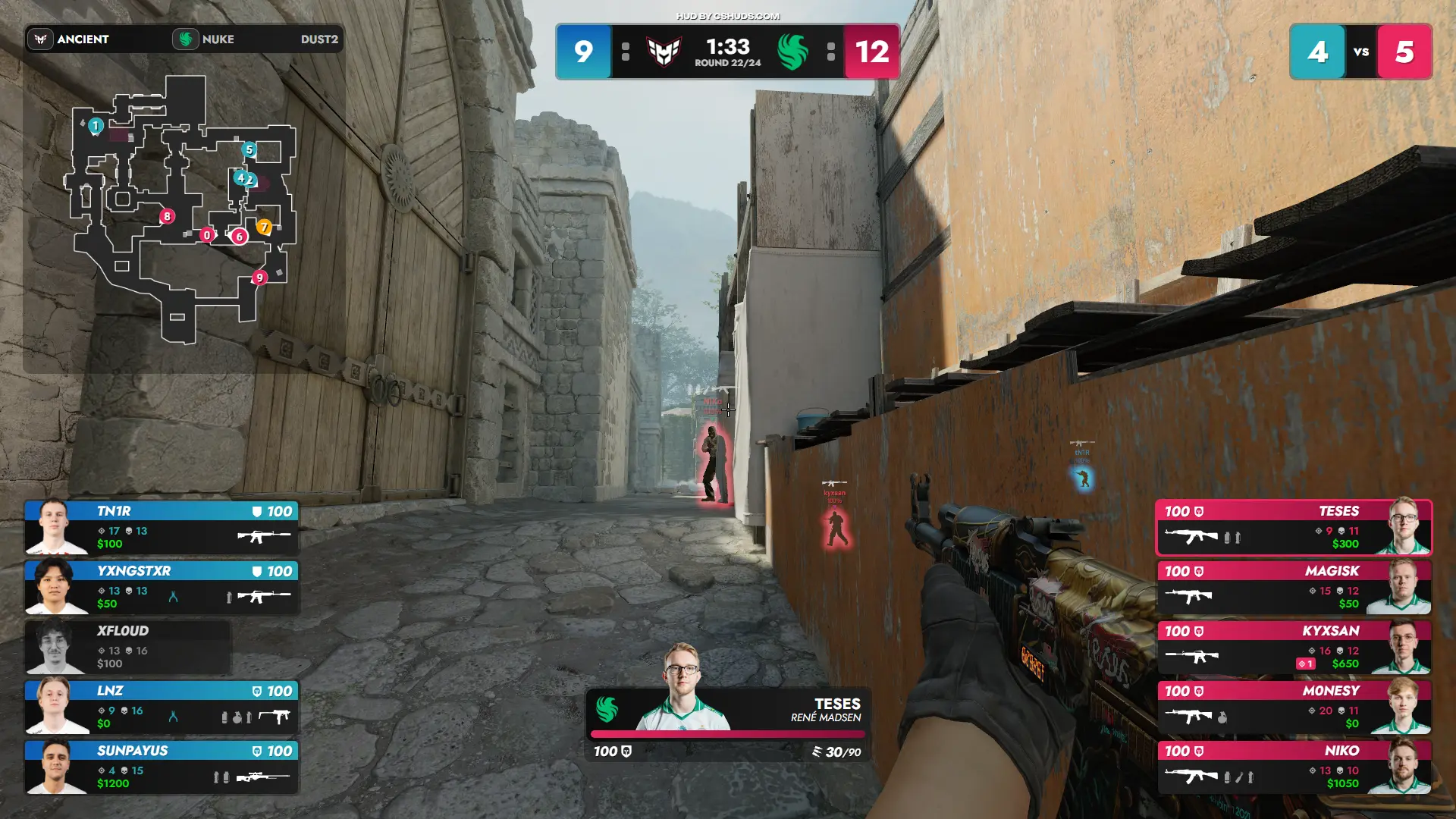Spectate TESES from the right team list
Screen dimensions: 1456x819
tap(1294, 527)
